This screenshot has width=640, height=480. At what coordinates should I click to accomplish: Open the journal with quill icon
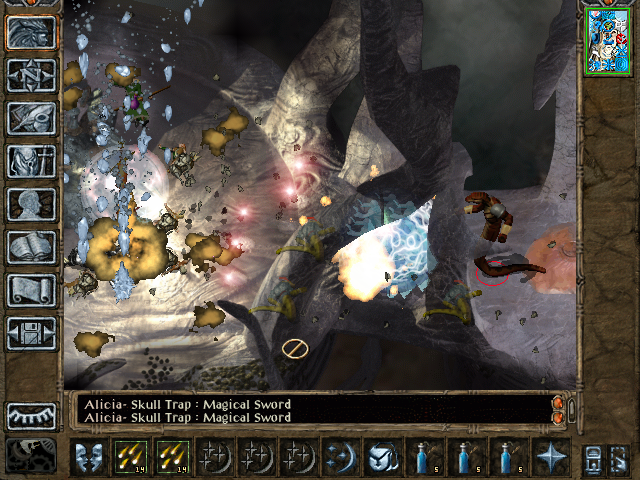31,118
